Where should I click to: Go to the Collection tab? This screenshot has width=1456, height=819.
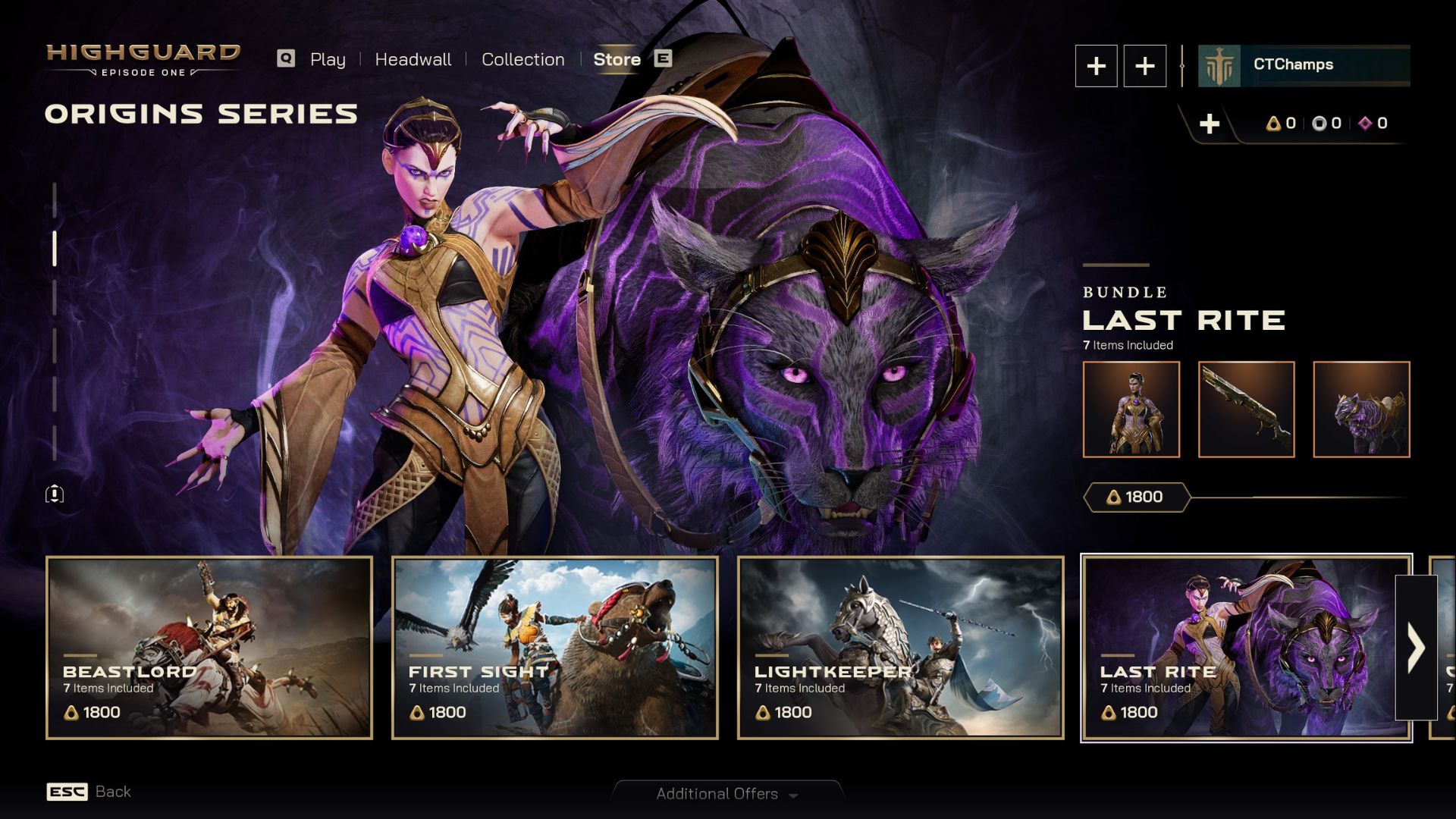pyautogui.click(x=522, y=59)
